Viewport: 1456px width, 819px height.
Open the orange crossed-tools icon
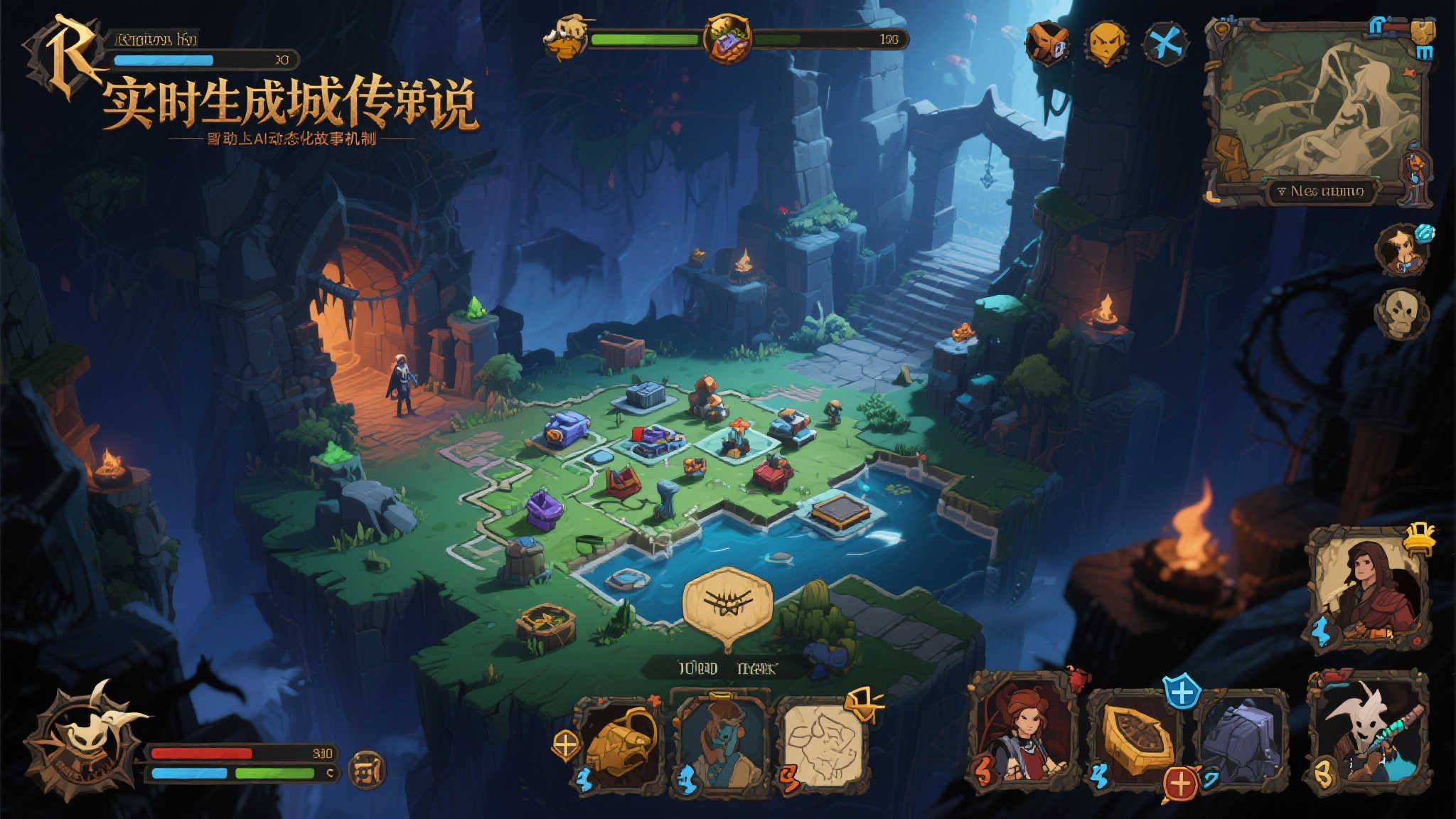tap(1046, 43)
